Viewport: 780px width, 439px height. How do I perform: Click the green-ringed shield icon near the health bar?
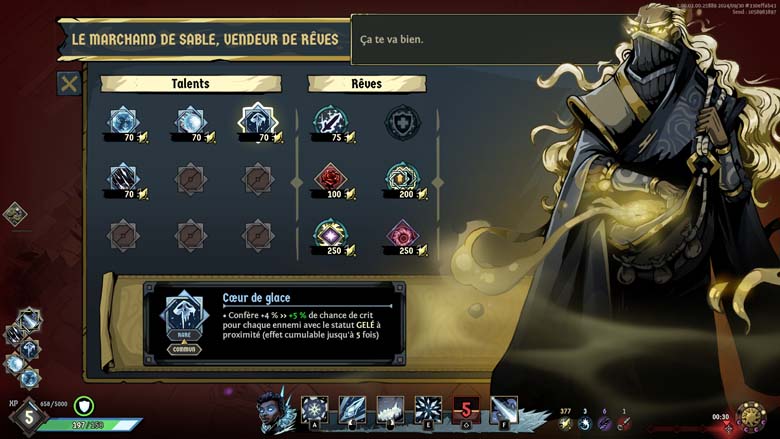pyautogui.click(x=84, y=407)
